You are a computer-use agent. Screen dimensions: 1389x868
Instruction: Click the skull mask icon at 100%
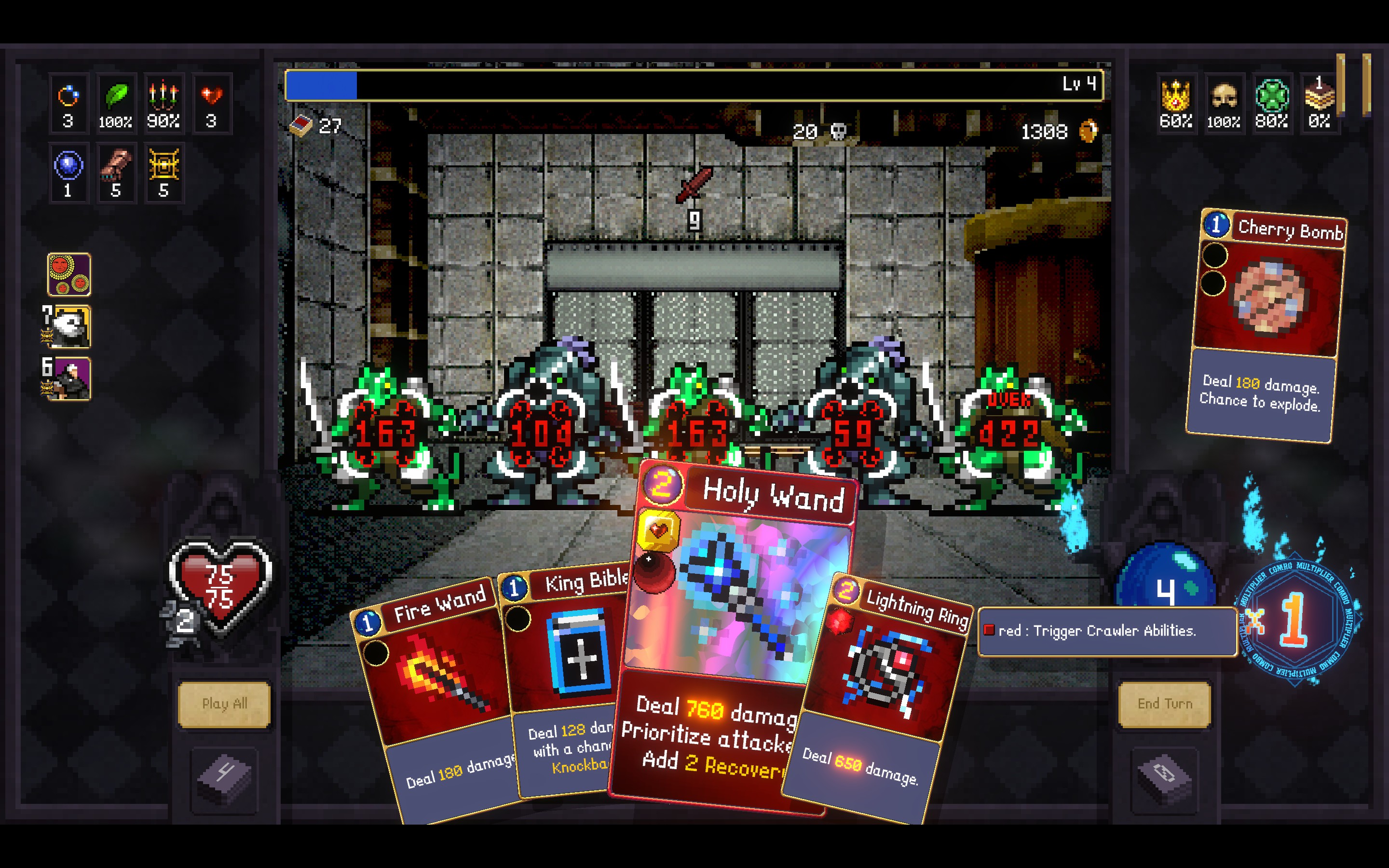pyautogui.click(x=1223, y=96)
